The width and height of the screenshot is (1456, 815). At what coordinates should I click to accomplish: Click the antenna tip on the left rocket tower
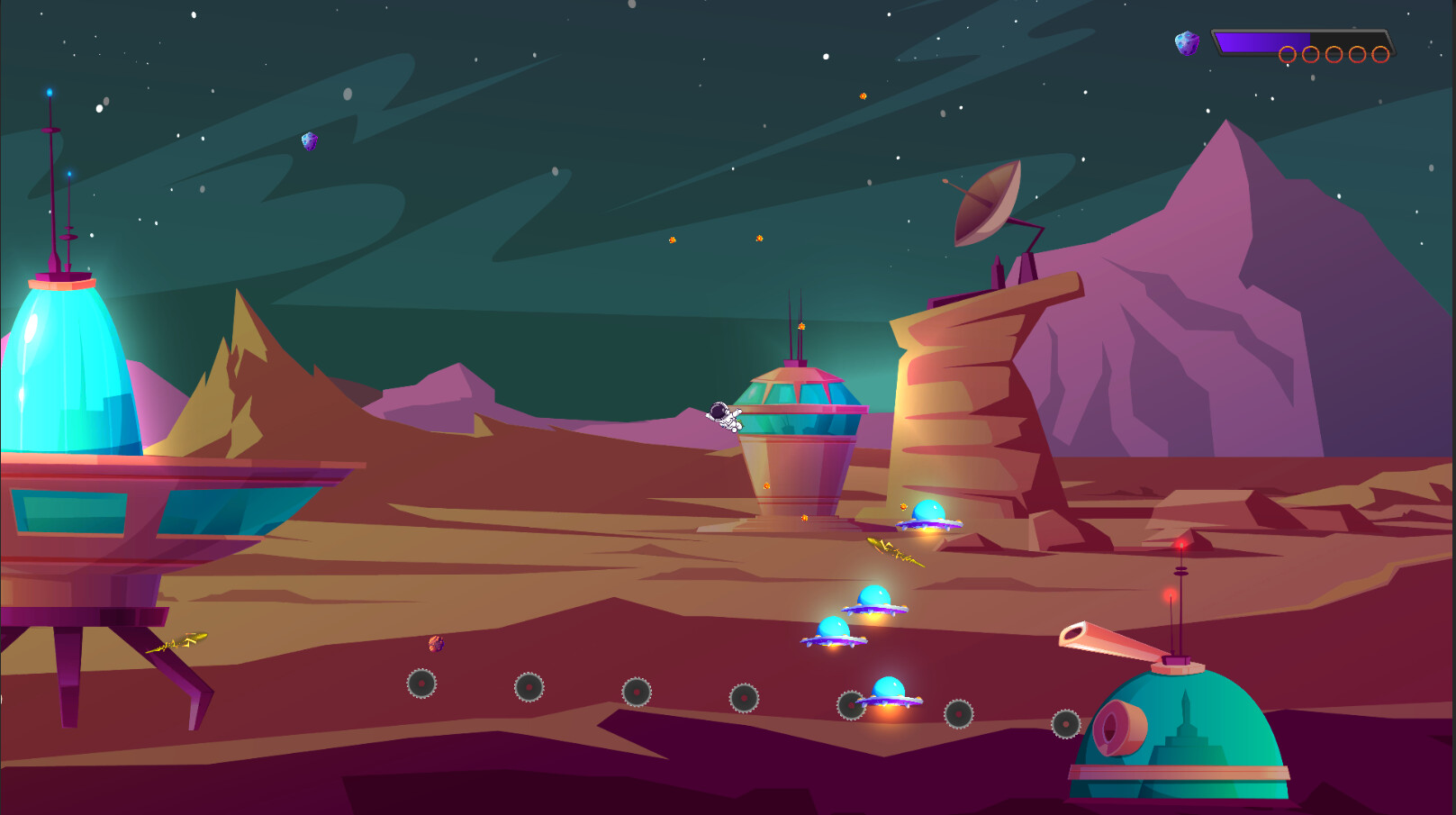50,92
